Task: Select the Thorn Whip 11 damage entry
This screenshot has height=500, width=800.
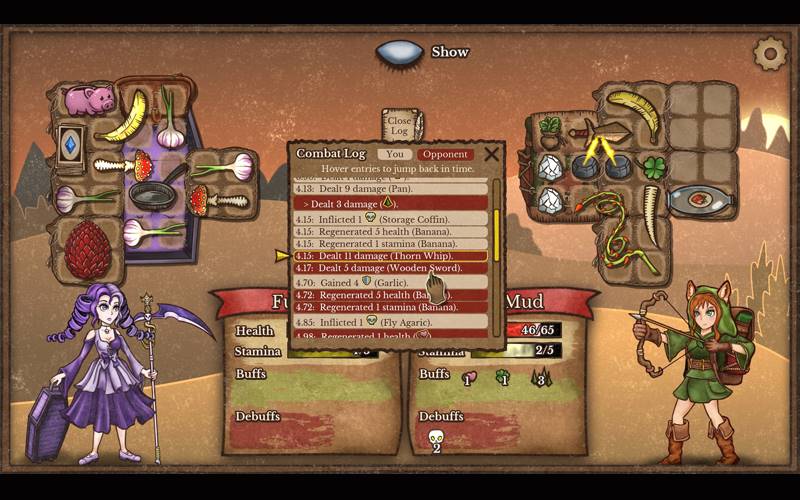Action: (x=391, y=256)
